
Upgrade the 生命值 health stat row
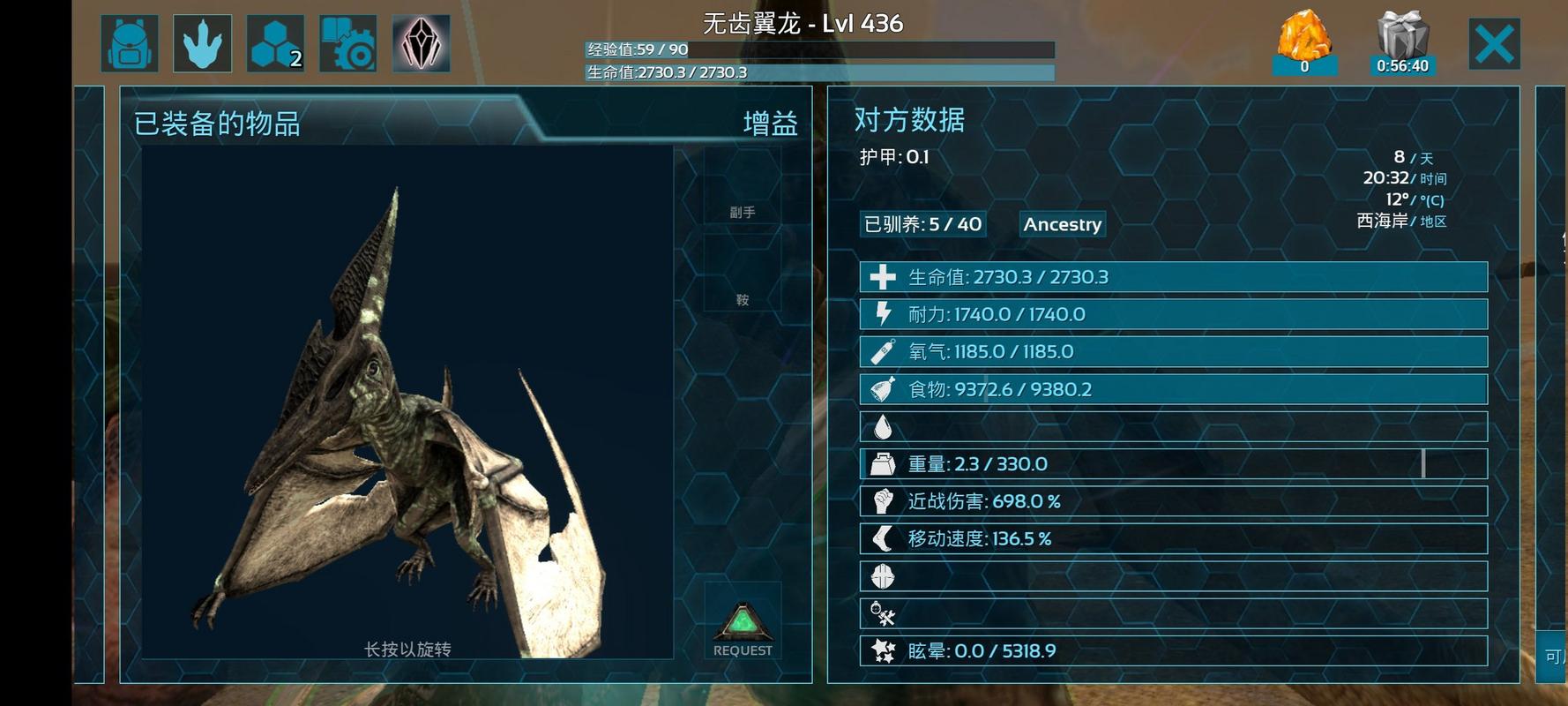[1173, 277]
